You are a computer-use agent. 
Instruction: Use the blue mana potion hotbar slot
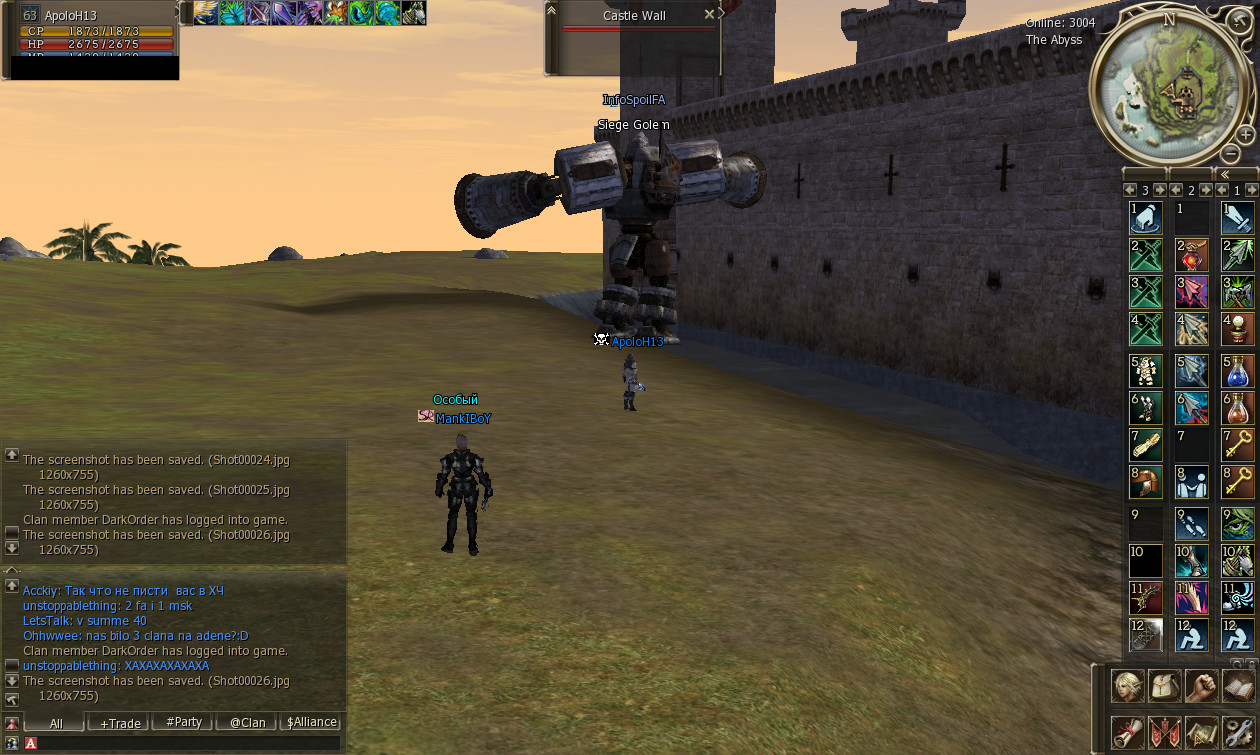point(1237,371)
